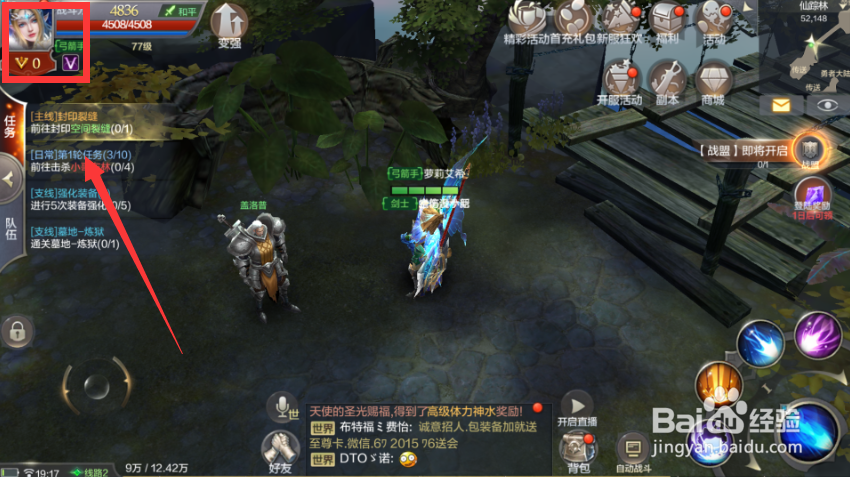Toggle the eye visibility button
850x477 pixels.
(825, 104)
